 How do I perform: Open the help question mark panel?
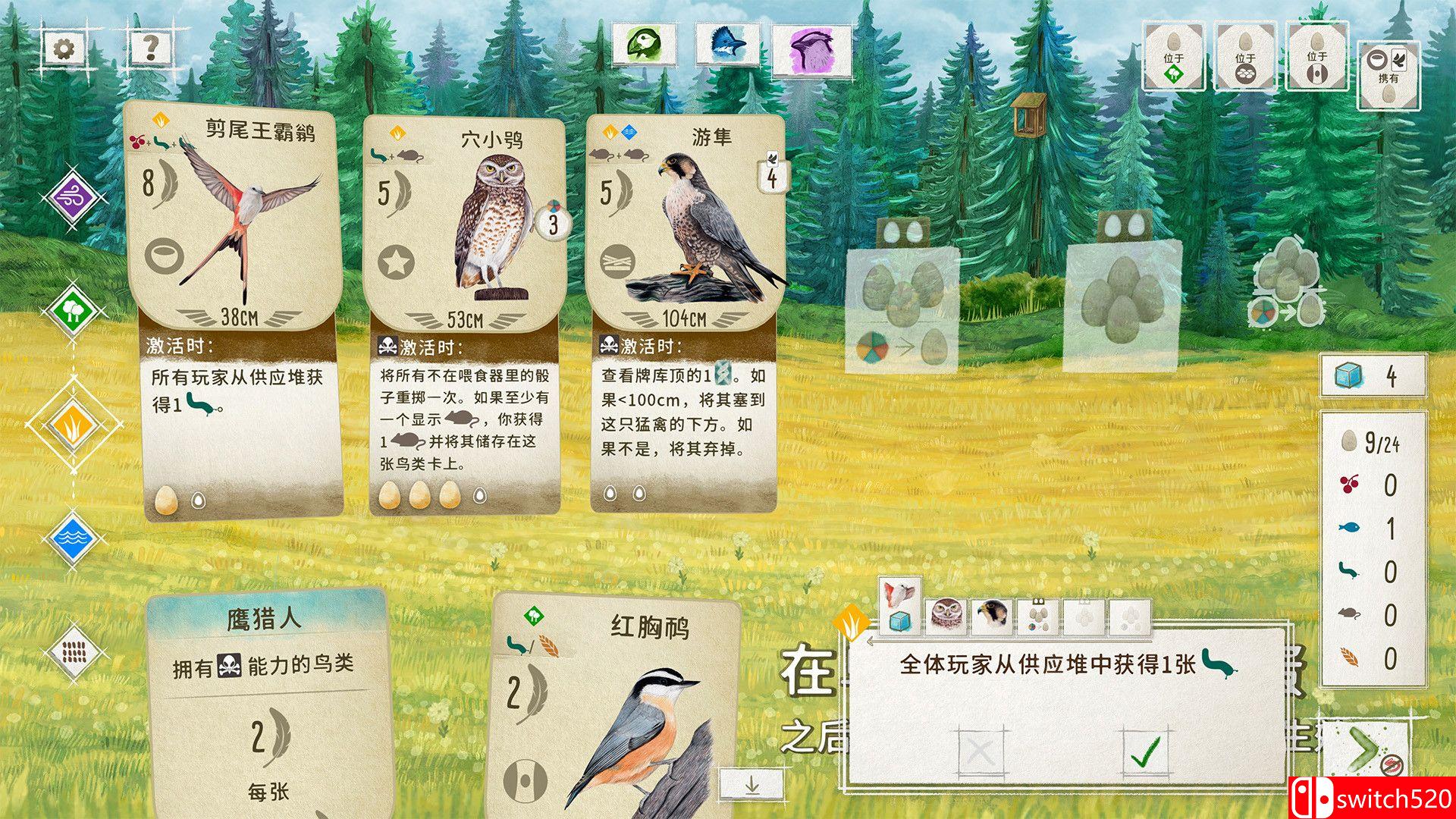pos(150,47)
